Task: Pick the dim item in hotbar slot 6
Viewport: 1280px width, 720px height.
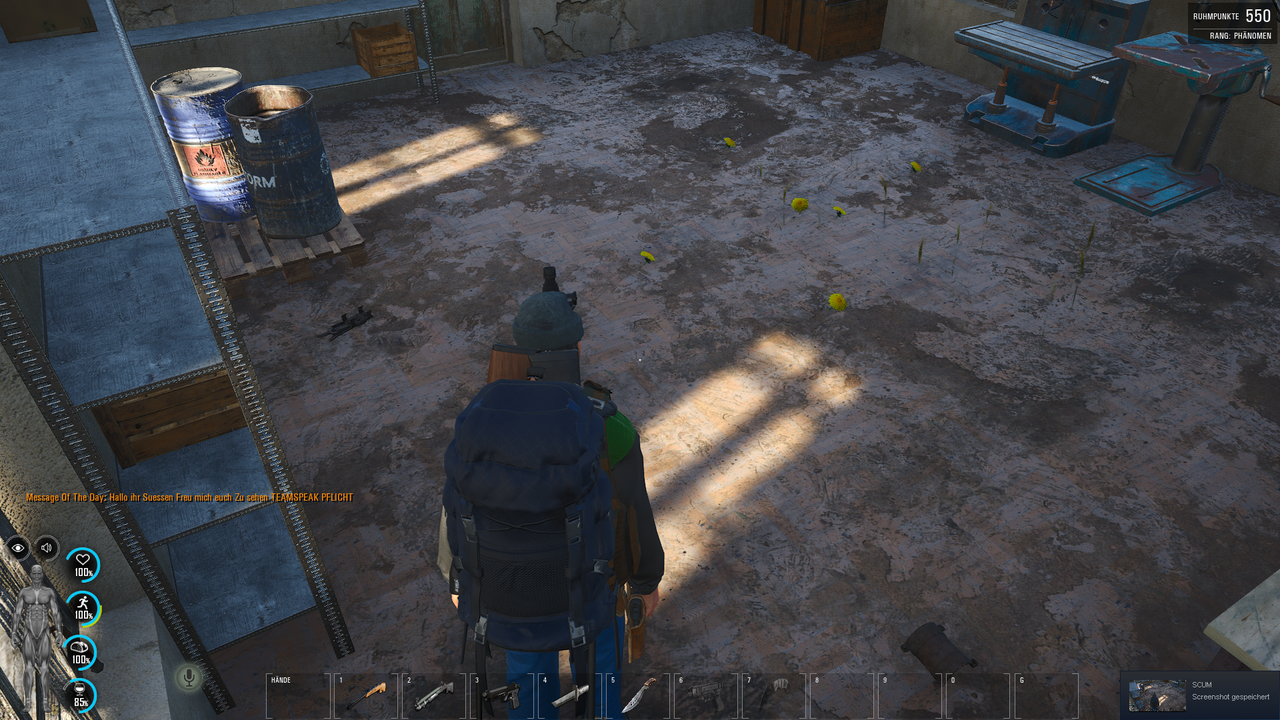Action: point(706,692)
